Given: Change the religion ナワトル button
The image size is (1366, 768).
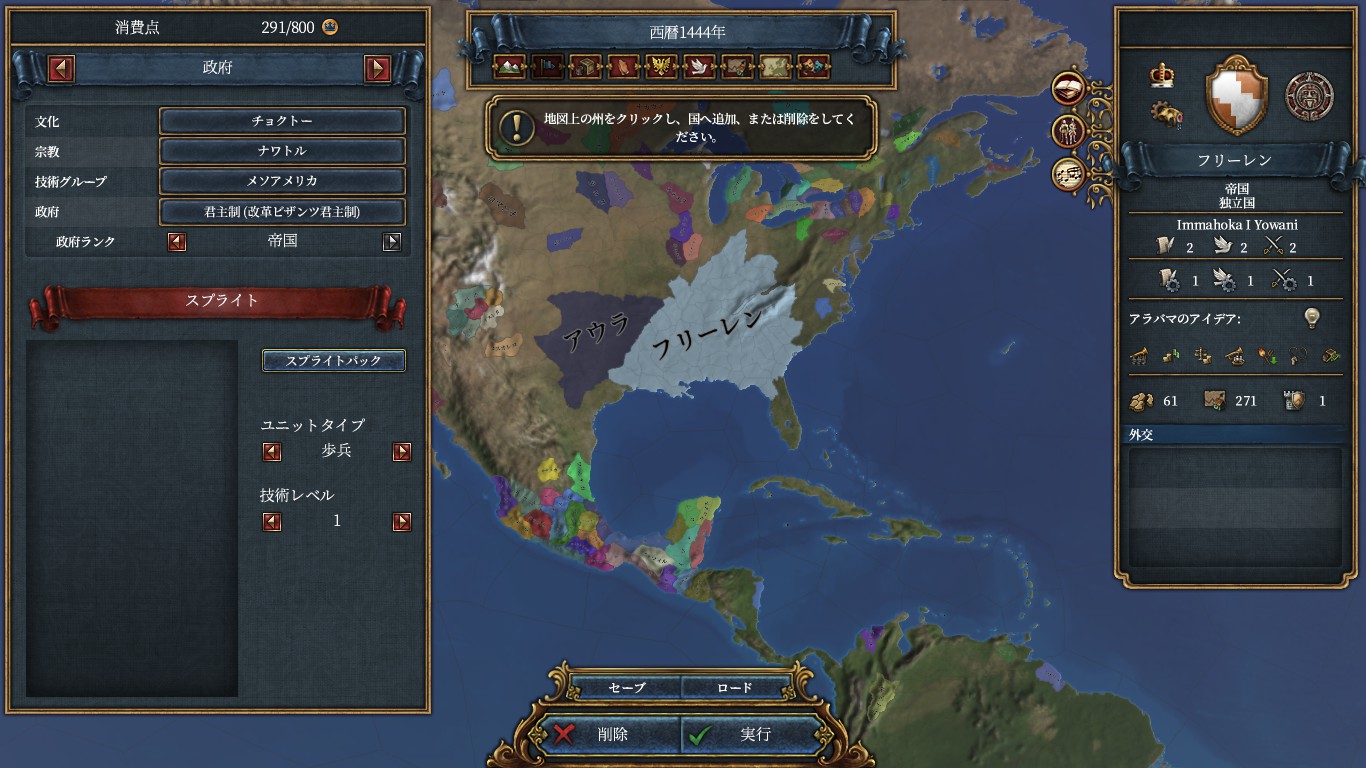Looking at the screenshot, I should pyautogui.click(x=282, y=151).
